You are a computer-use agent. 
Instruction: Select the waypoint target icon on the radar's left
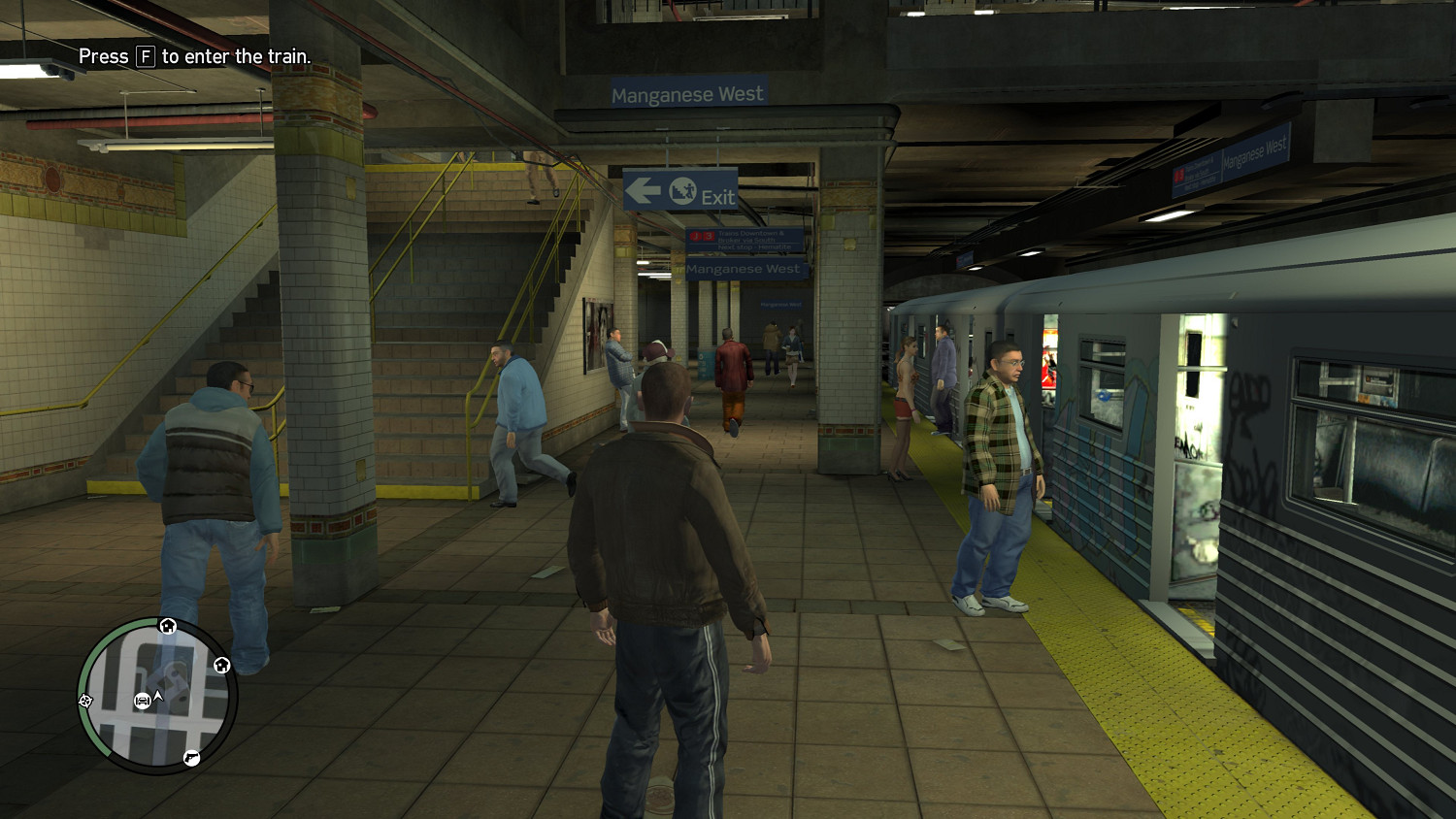85,702
